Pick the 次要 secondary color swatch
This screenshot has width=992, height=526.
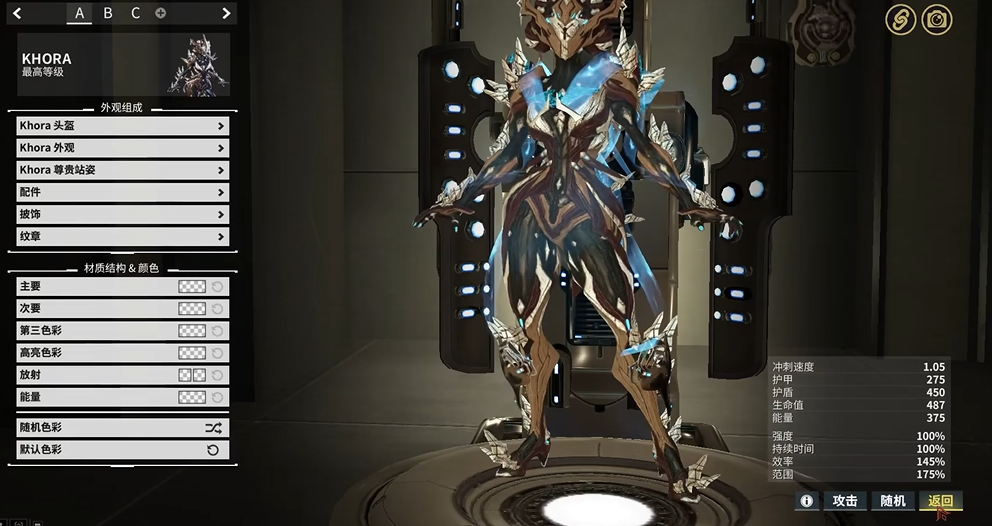click(191, 309)
